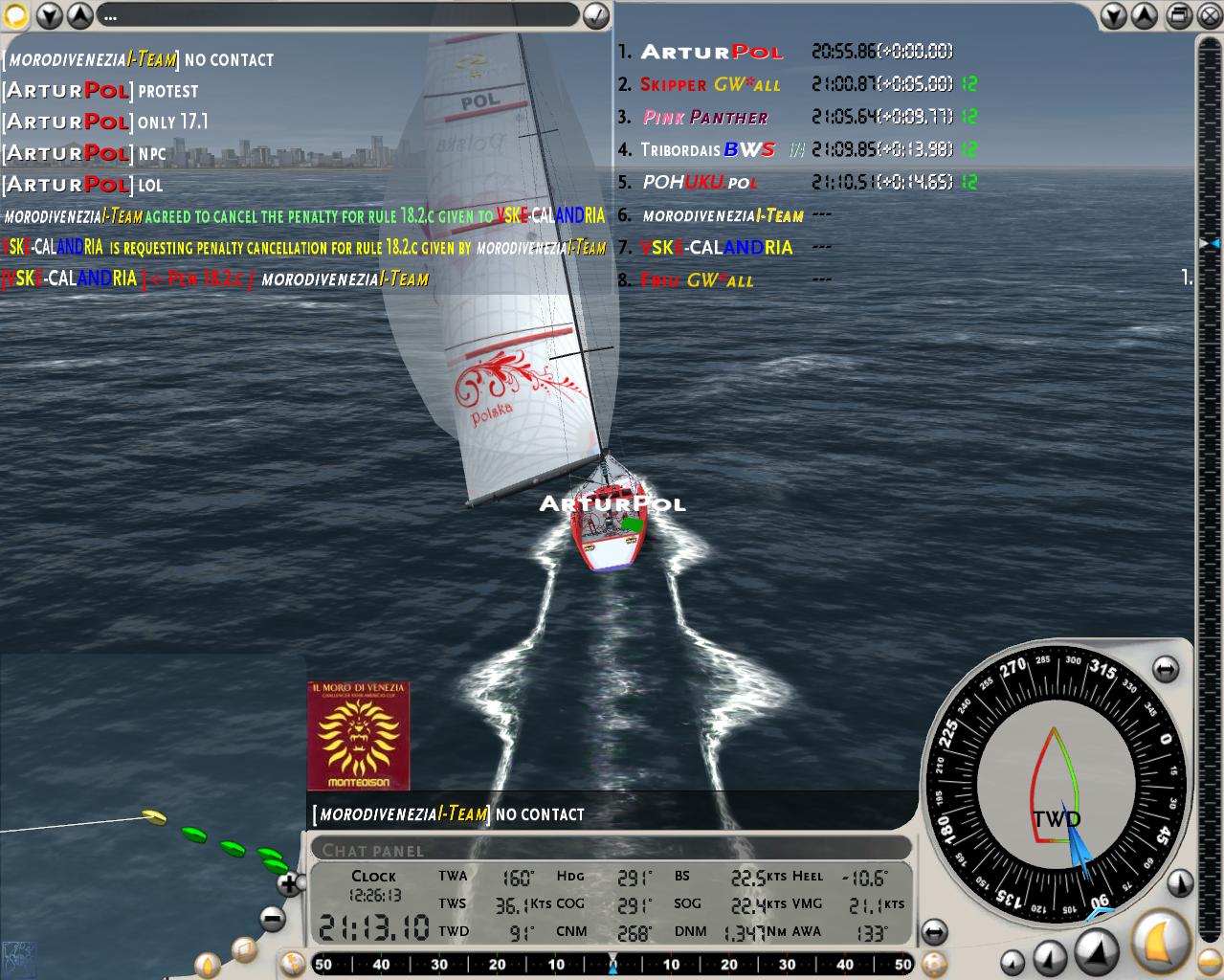The width and height of the screenshot is (1224, 980).
Task: Zoom out the mini-map with minus button
Action: (x=273, y=920)
